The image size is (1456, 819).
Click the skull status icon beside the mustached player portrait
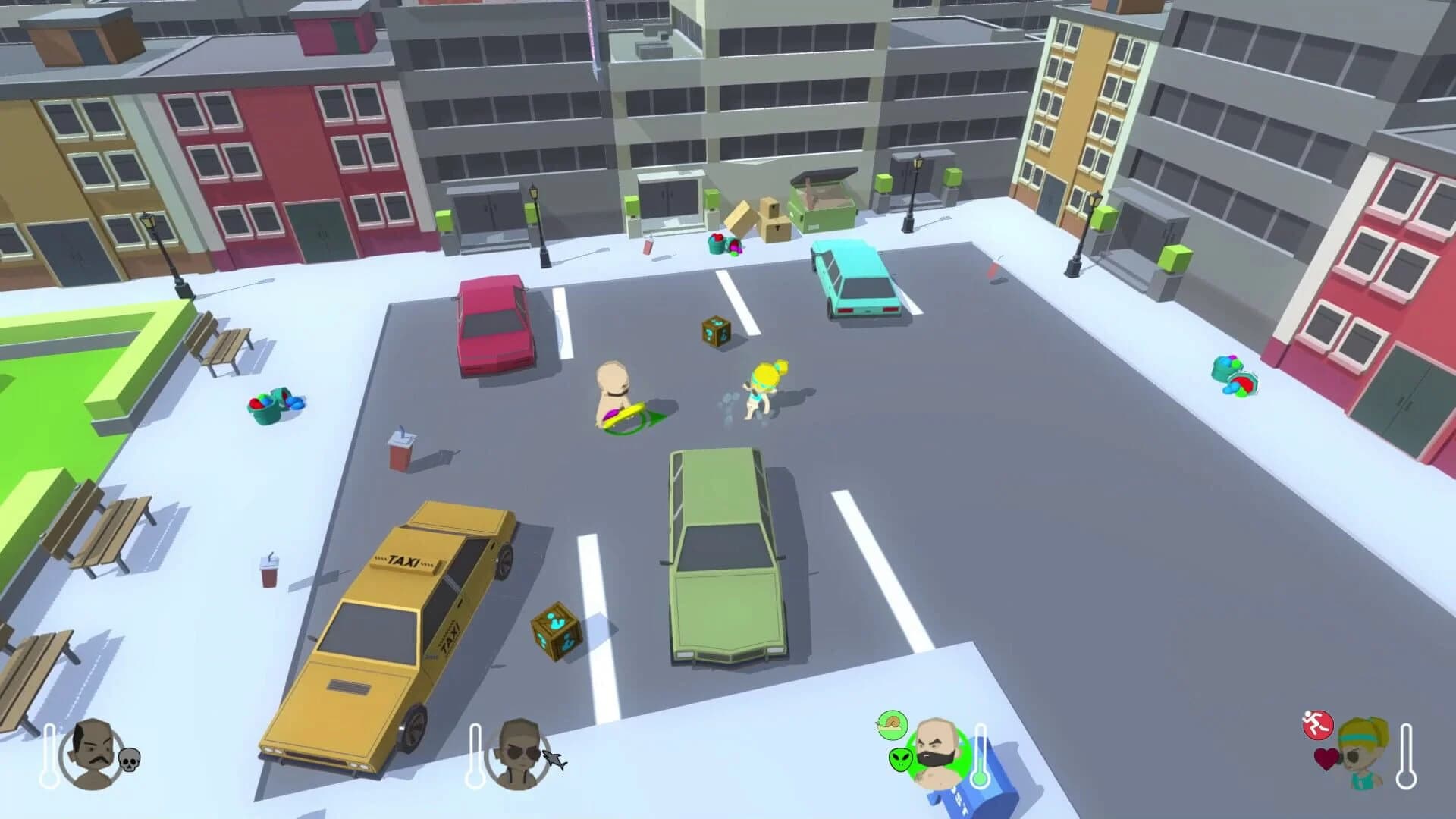130,758
